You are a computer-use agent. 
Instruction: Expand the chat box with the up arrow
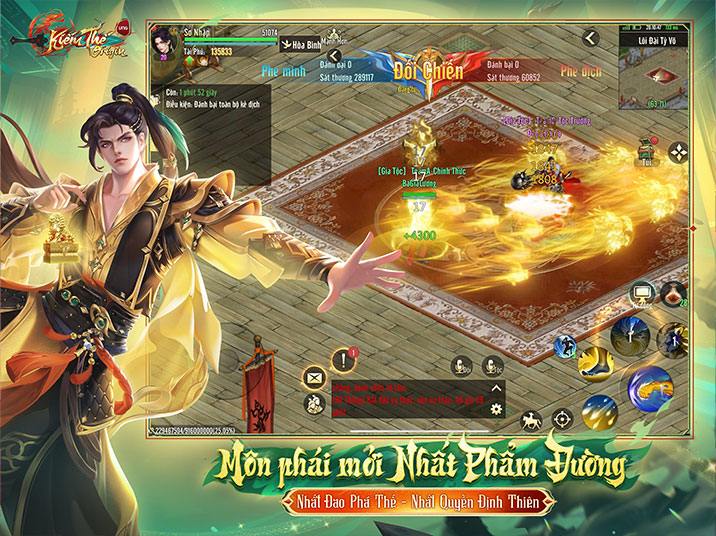[496, 388]
